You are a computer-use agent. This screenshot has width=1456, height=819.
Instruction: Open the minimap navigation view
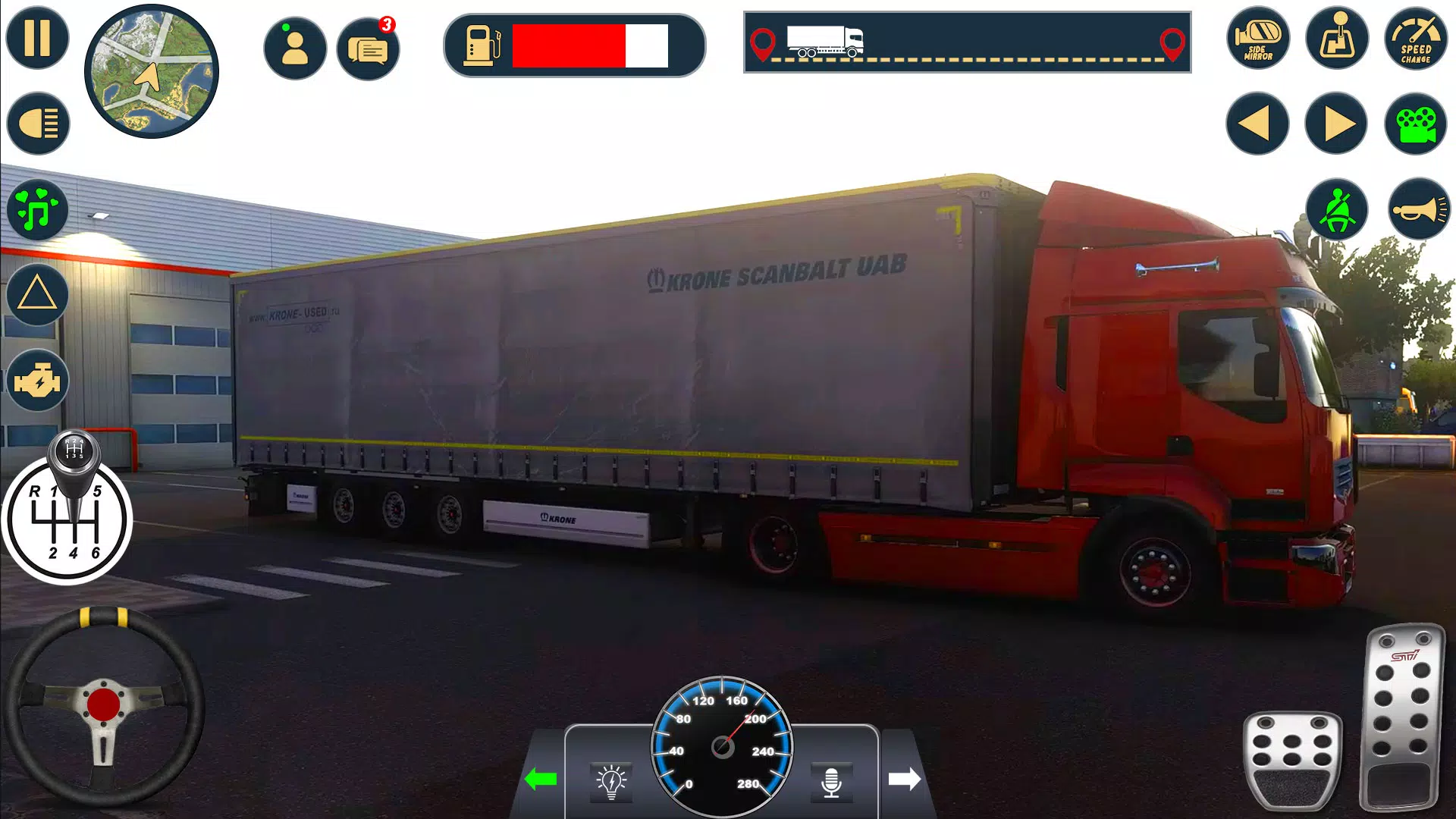[x=152, y=70]
